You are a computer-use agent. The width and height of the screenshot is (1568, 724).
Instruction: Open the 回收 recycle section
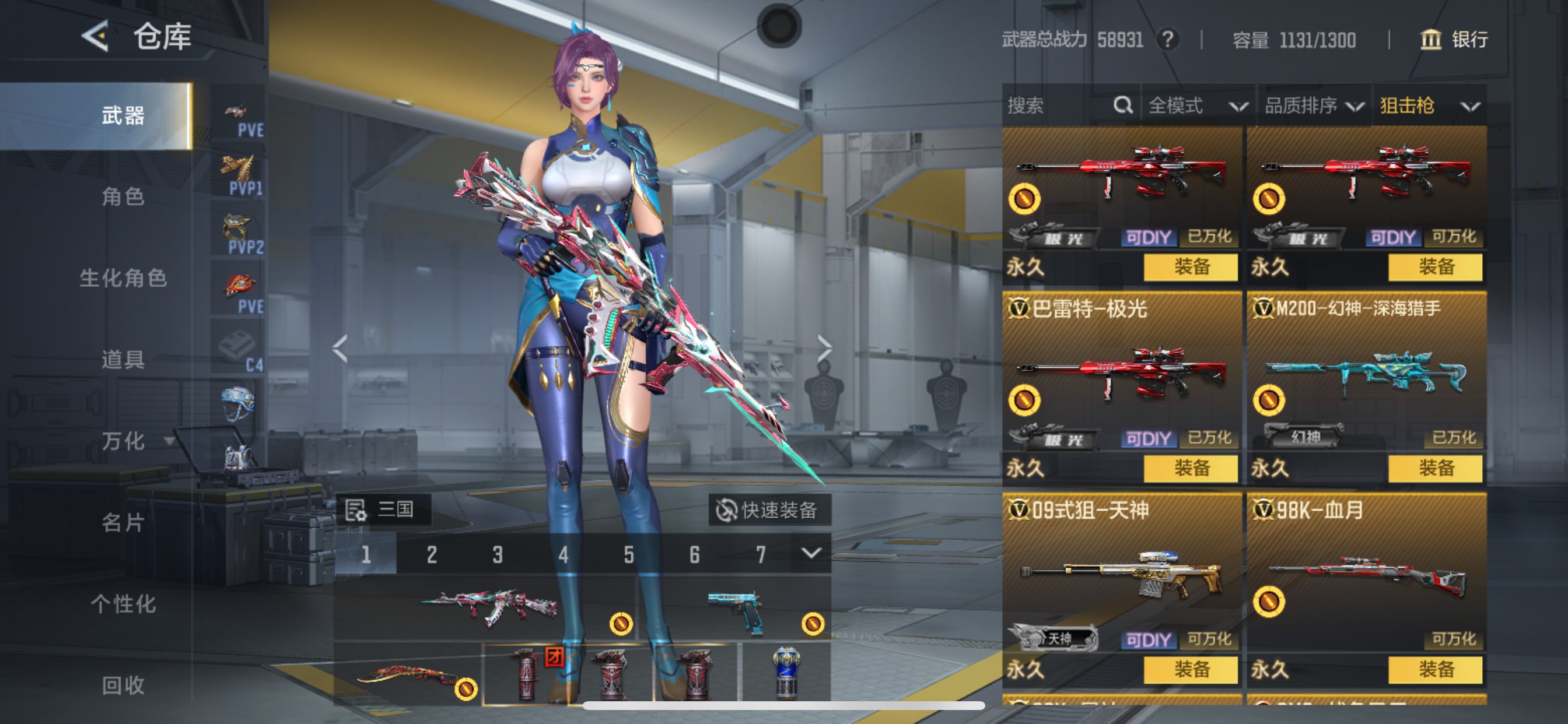pos(123,685)
